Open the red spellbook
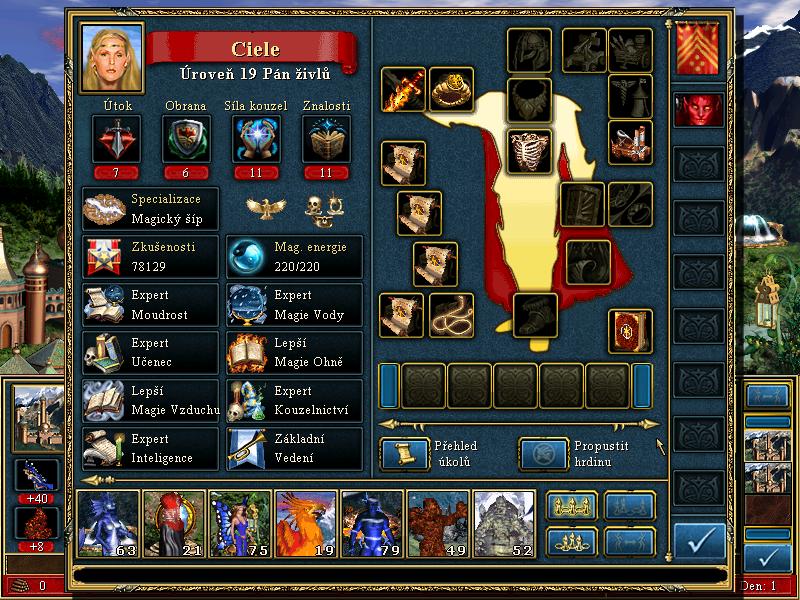 click(630, 331)
